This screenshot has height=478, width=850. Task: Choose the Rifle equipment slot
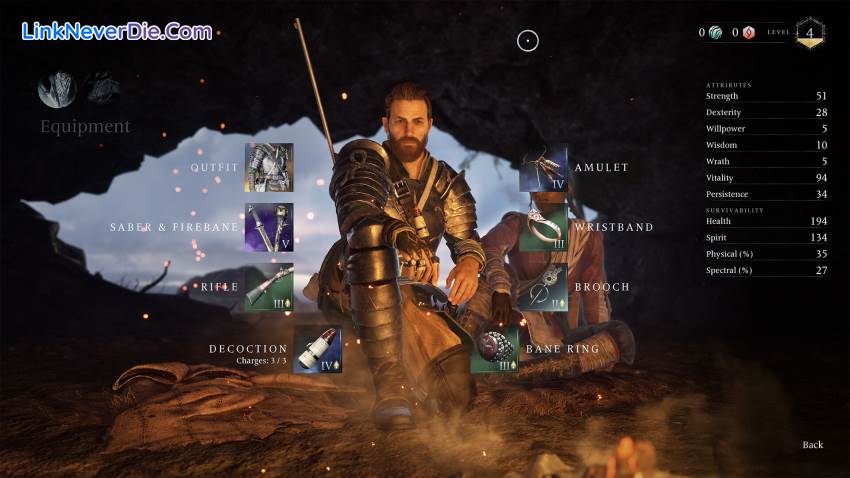coord(269,287)
